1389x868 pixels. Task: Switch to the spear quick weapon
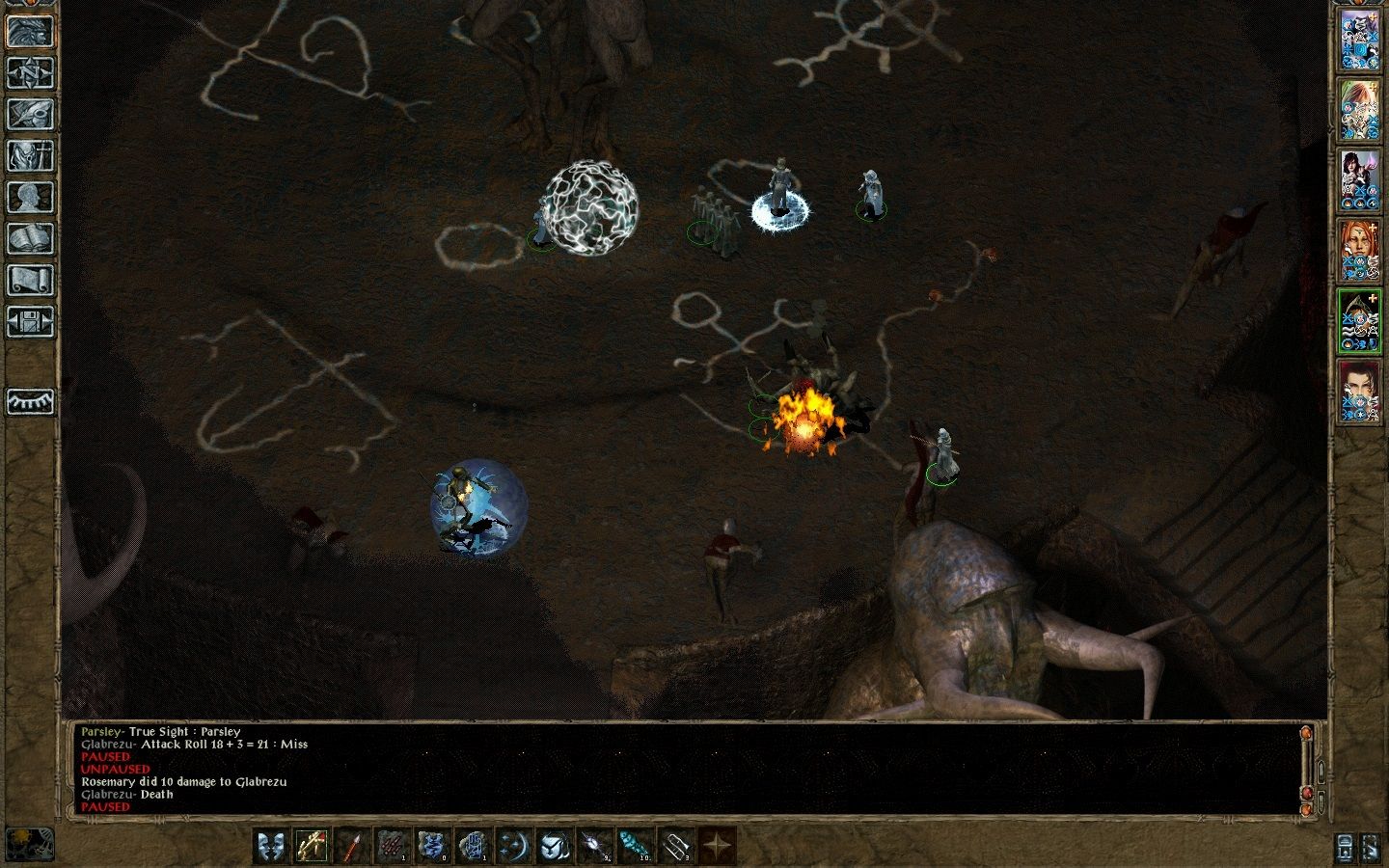pyautogui.click(x=351, y=846)
